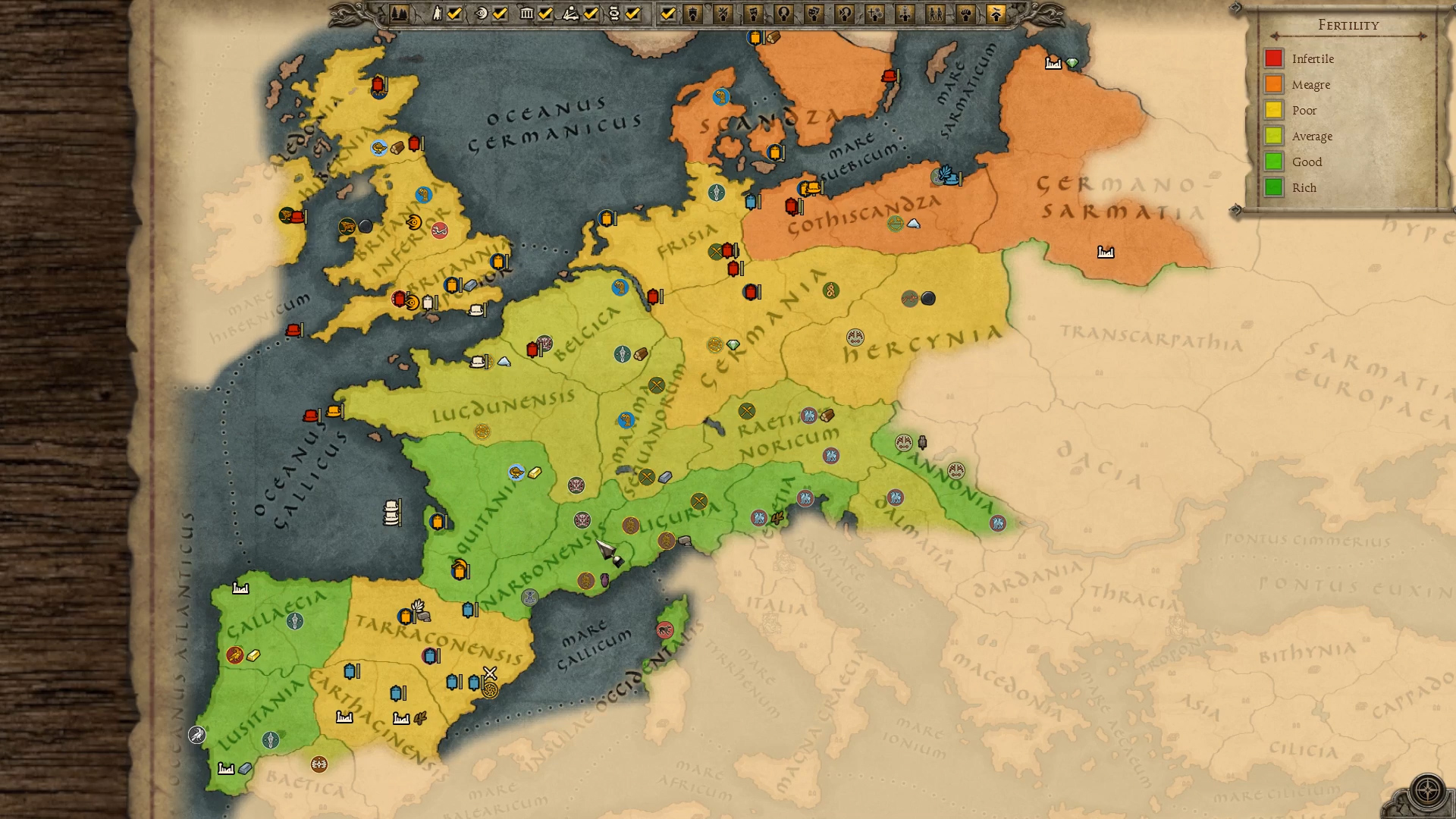
Task: Click the compass button in the corner
Action: pos(1427,790)
